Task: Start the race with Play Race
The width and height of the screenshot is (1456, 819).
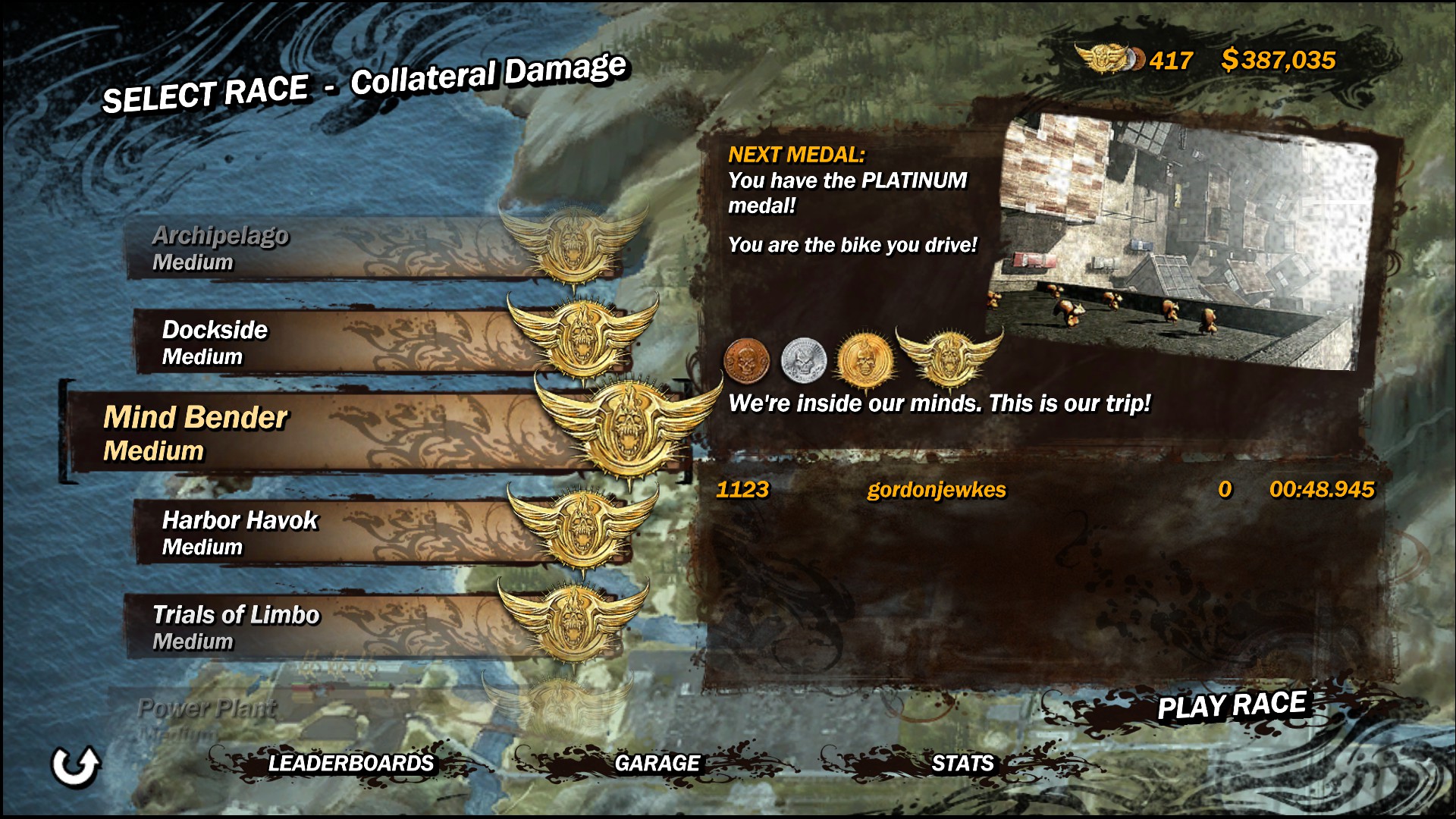Action: point(1231,706)
